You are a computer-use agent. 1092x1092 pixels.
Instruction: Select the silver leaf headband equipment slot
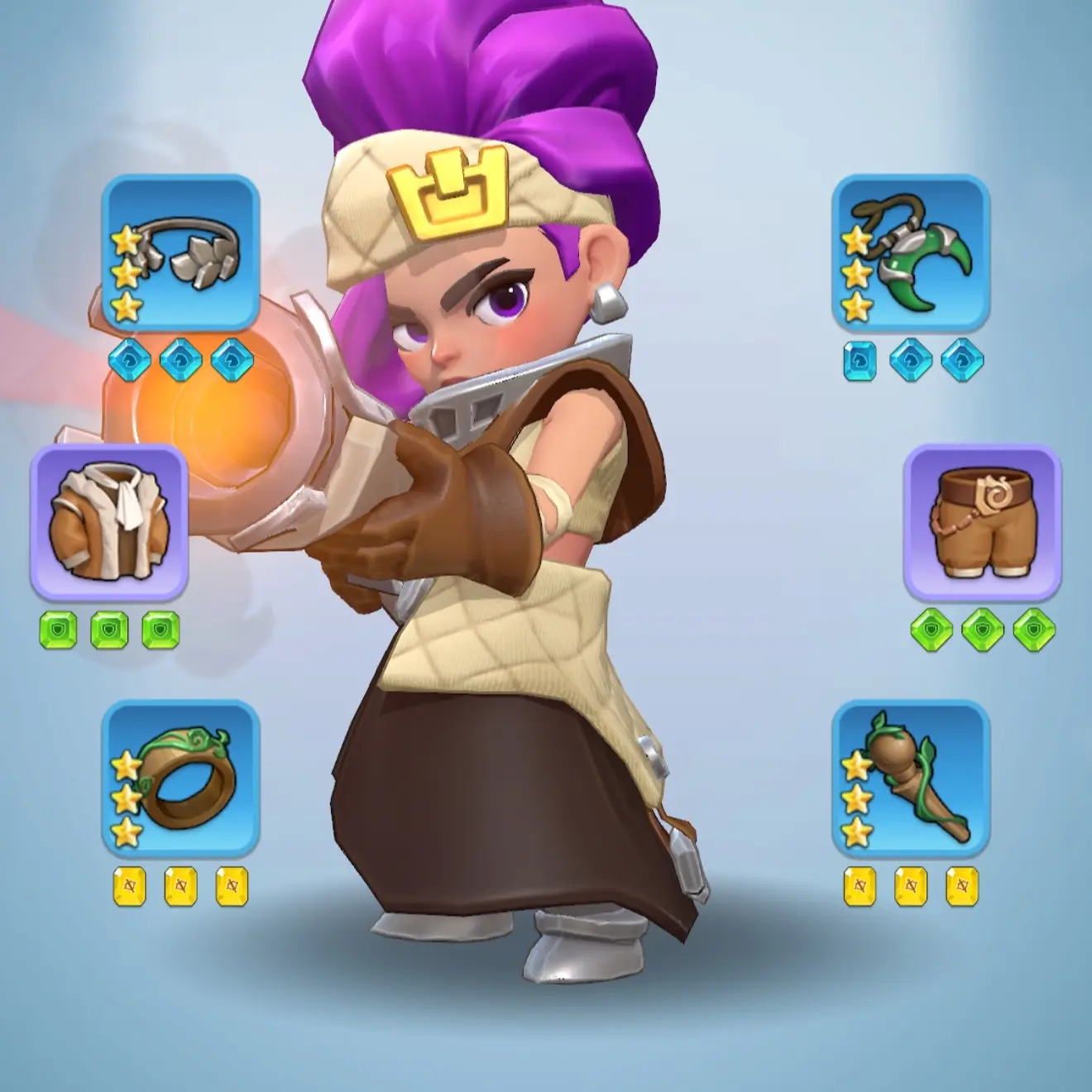pos(180,253)
